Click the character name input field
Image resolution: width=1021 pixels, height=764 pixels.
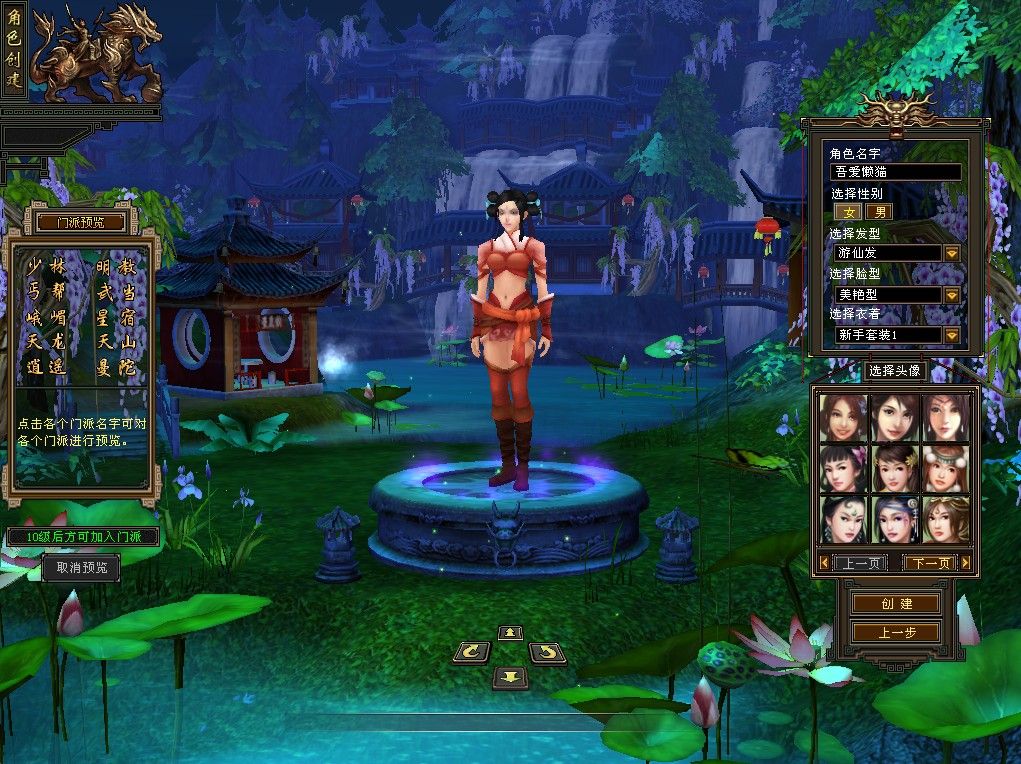coord(896,172)
